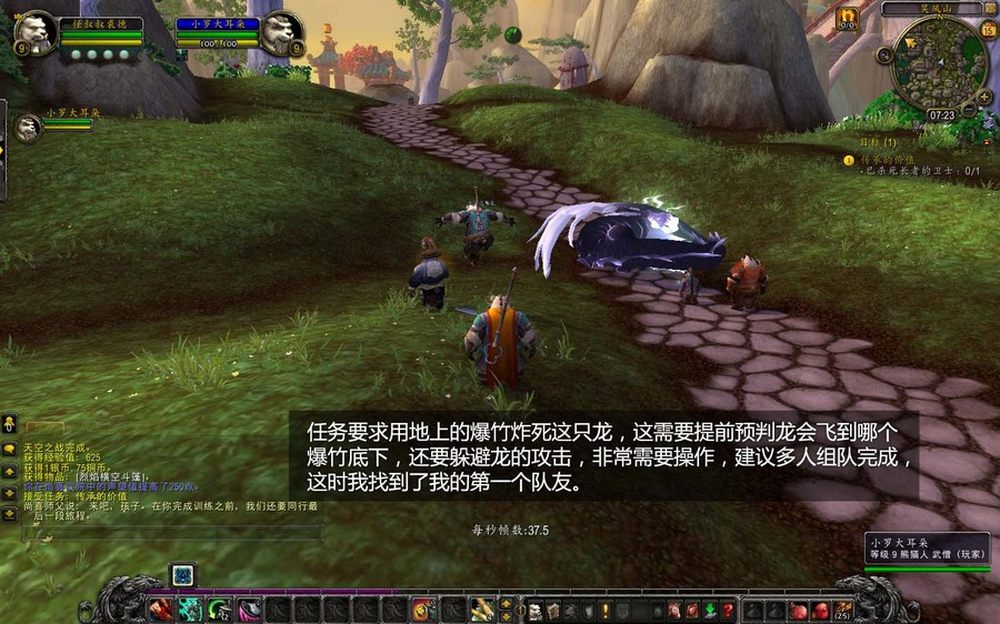Click the blue icon above the action bar
This screenshot has height=624, width=1000.
pyautogui.click(x=182, y=575)
